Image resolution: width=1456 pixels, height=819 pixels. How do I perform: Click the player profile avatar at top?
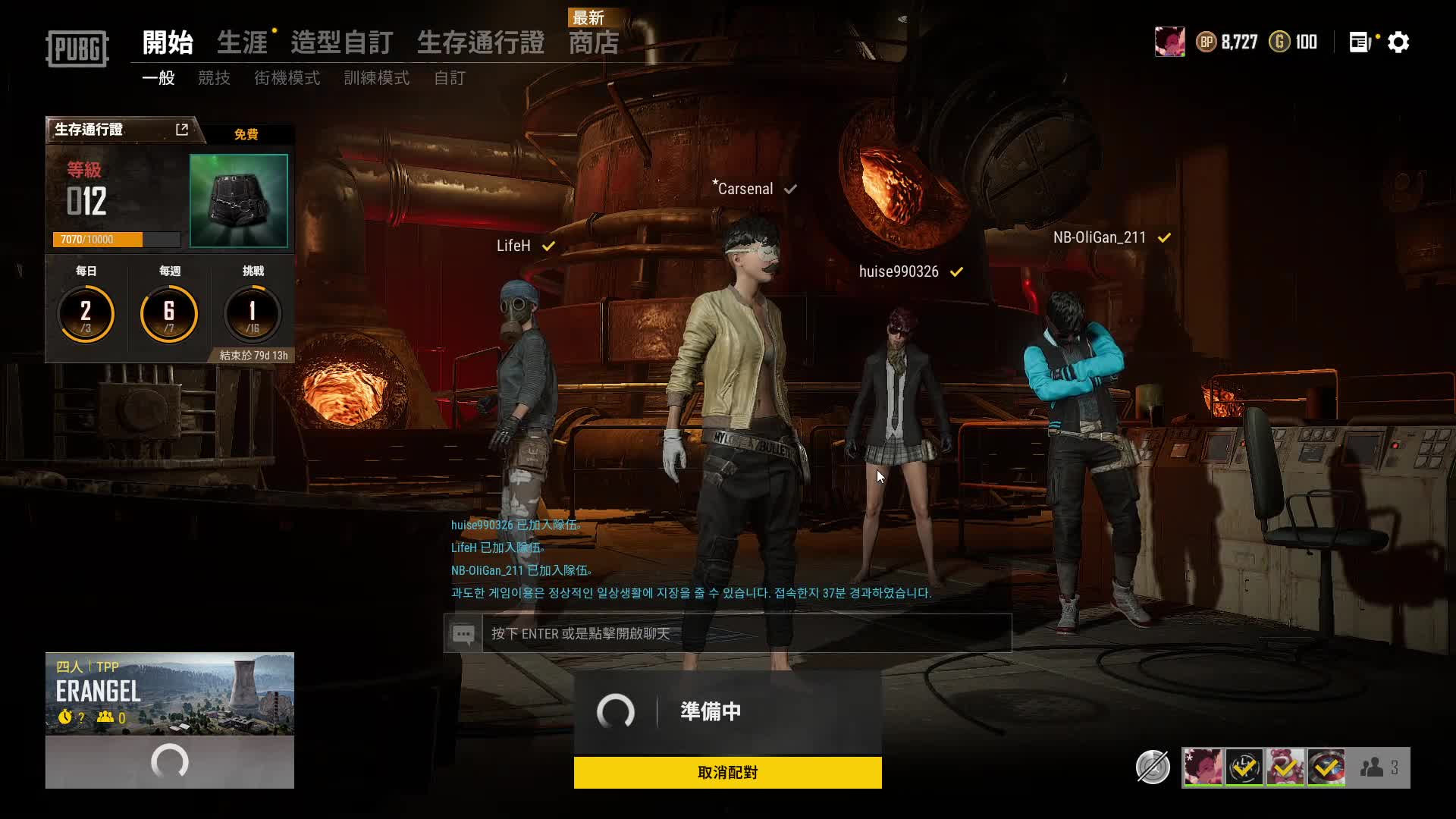(x=1169, y=42)
